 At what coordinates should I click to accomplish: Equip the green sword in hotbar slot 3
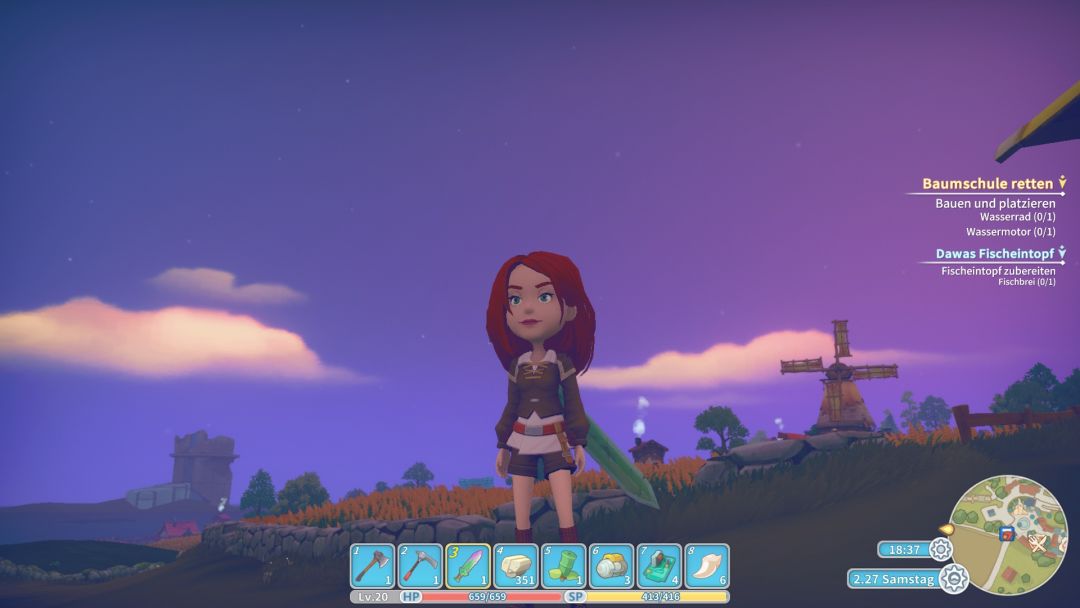[468, 566]
